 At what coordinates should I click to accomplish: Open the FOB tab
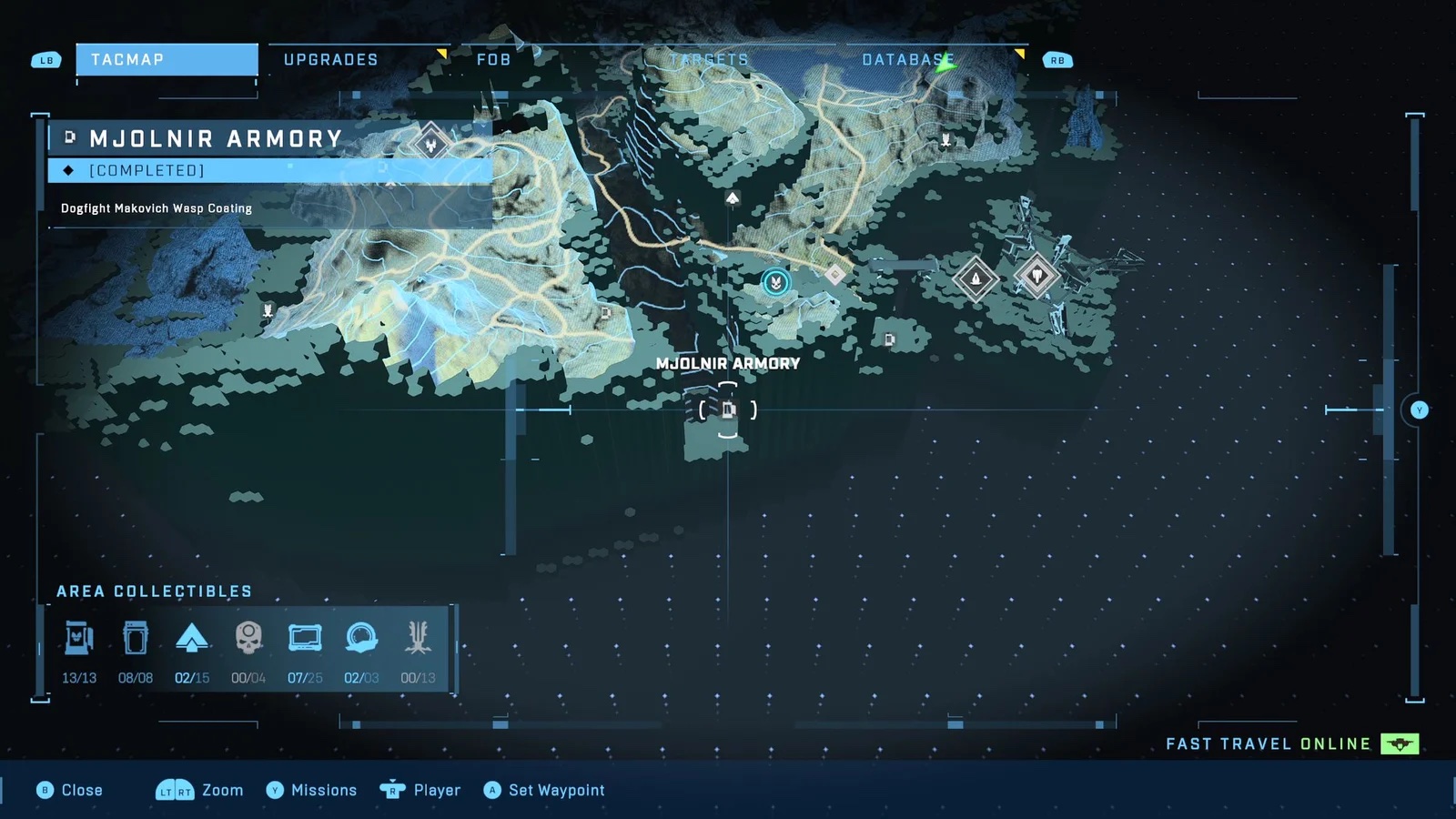tap(494, 60)
